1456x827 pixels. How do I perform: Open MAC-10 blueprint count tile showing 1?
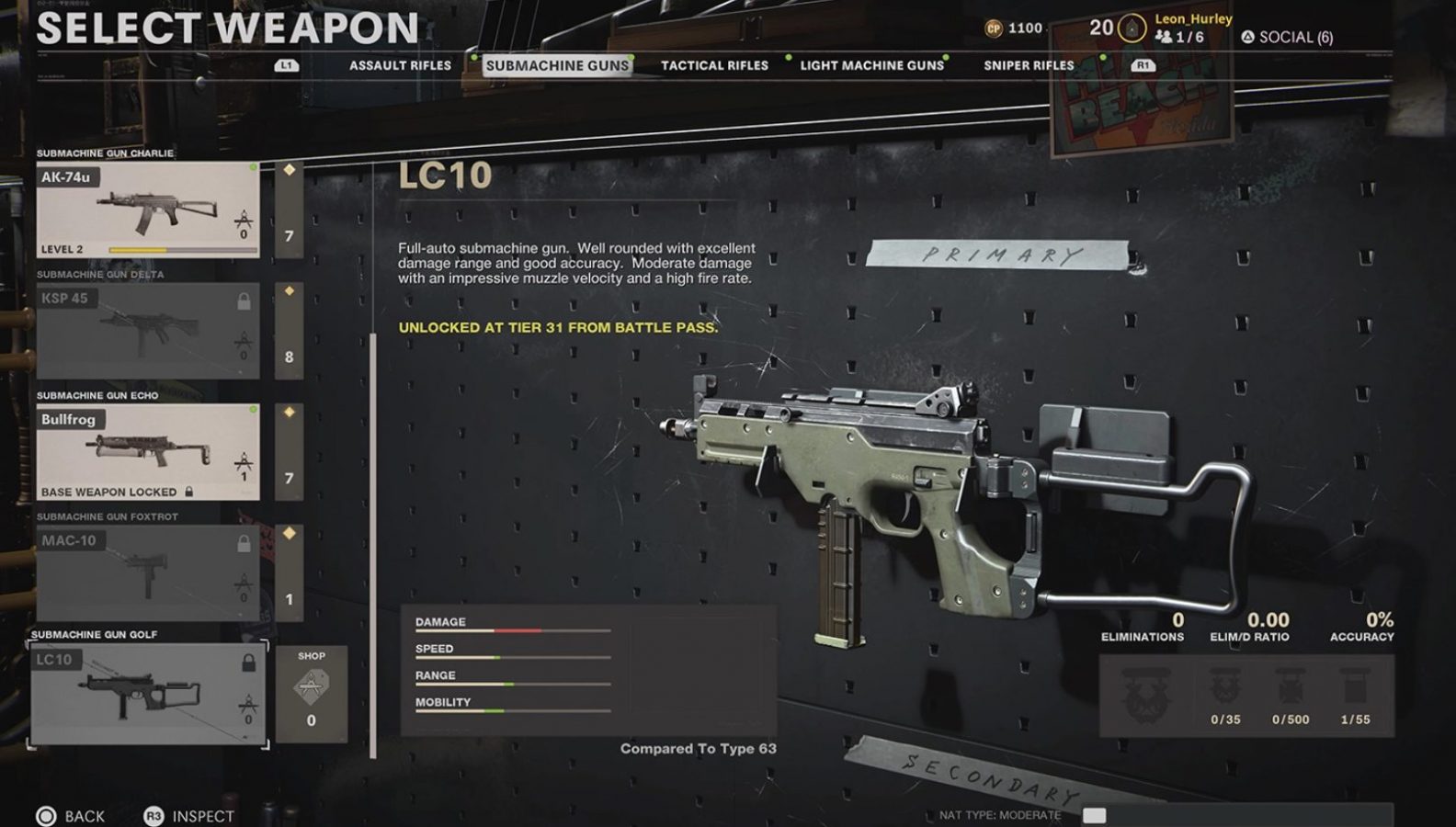[289, 572]
